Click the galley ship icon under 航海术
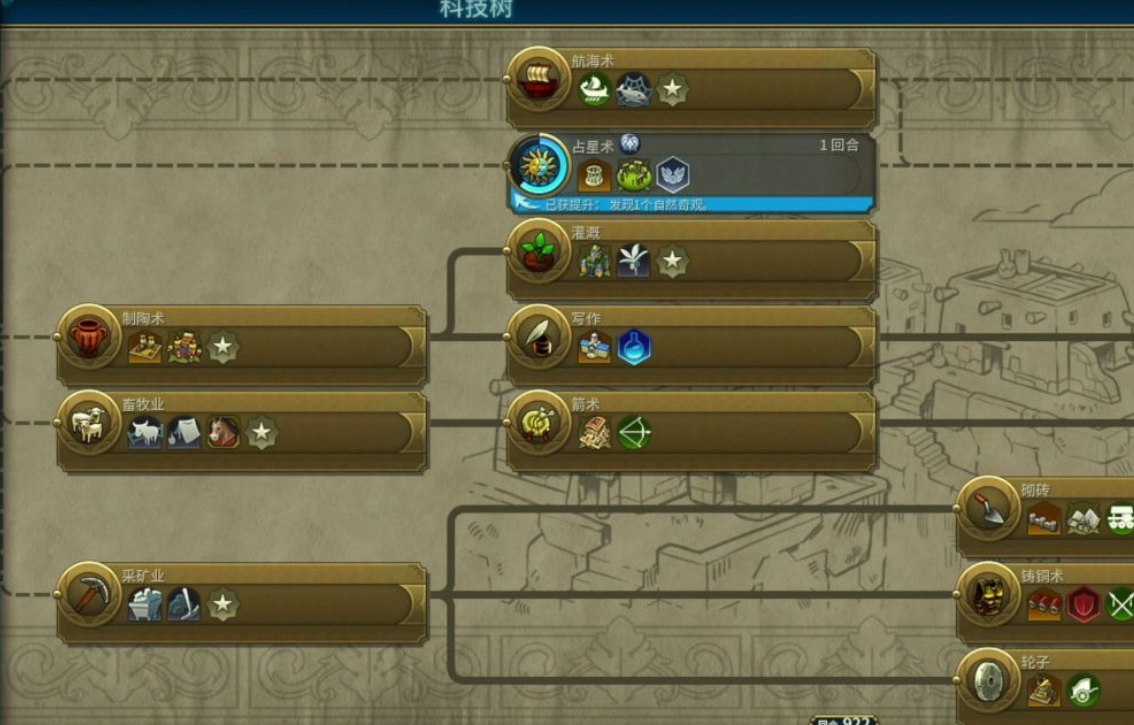The image size is (1134, 725). coord(595,90)
